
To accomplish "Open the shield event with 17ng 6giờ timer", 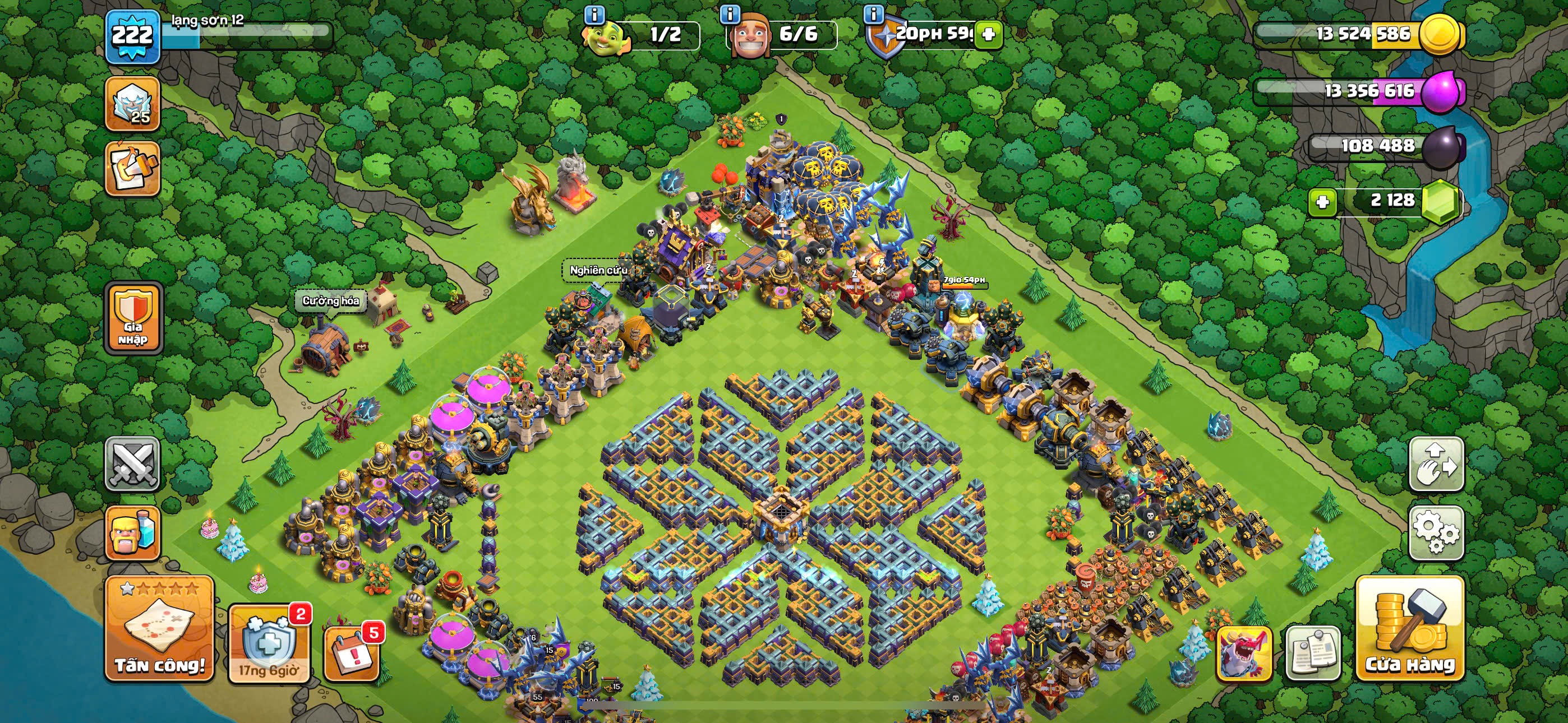I will pos(269,644).
